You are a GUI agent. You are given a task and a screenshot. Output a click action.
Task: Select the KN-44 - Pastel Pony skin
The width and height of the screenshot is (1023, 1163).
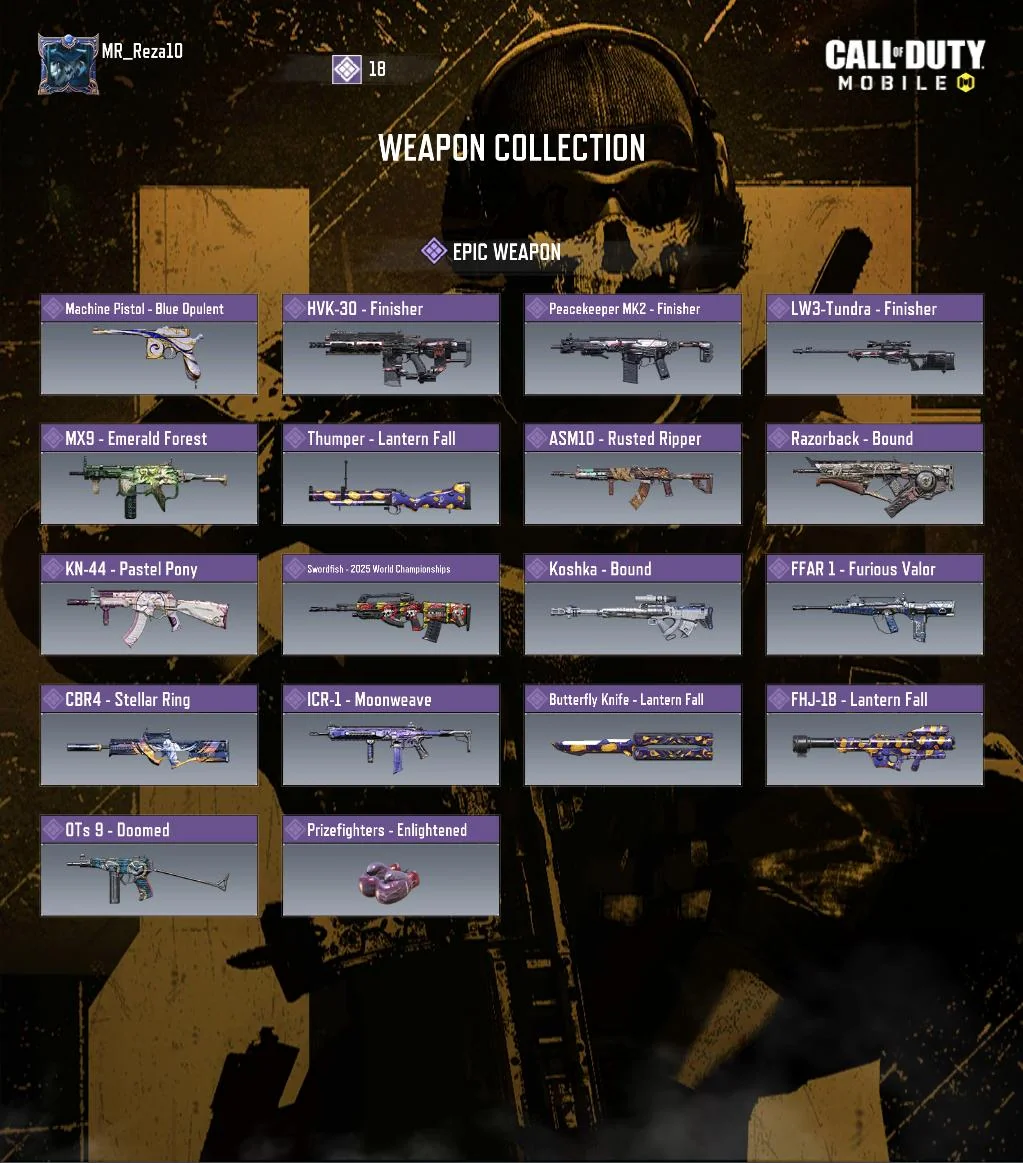click(149, 606)
